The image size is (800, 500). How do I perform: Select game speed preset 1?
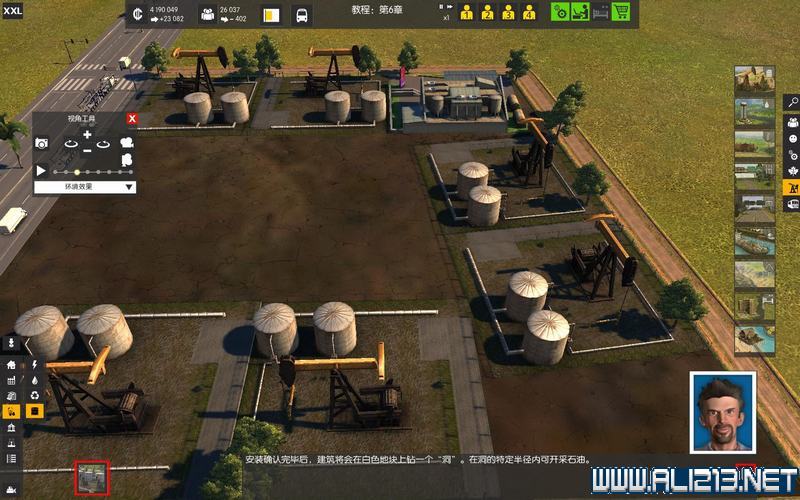point(466,13)
